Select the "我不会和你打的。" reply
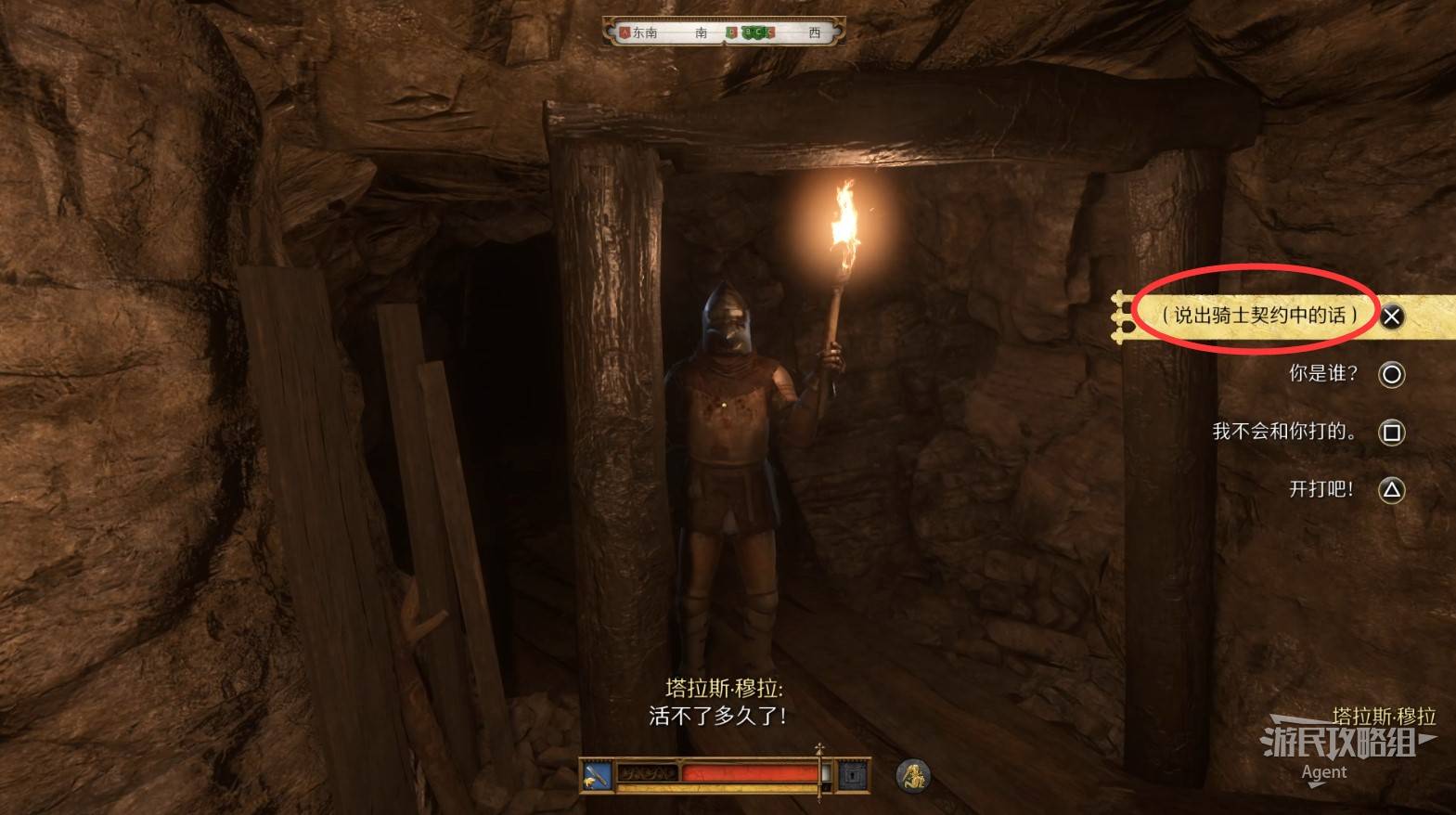1456x815 pixels. (1284, 432)
